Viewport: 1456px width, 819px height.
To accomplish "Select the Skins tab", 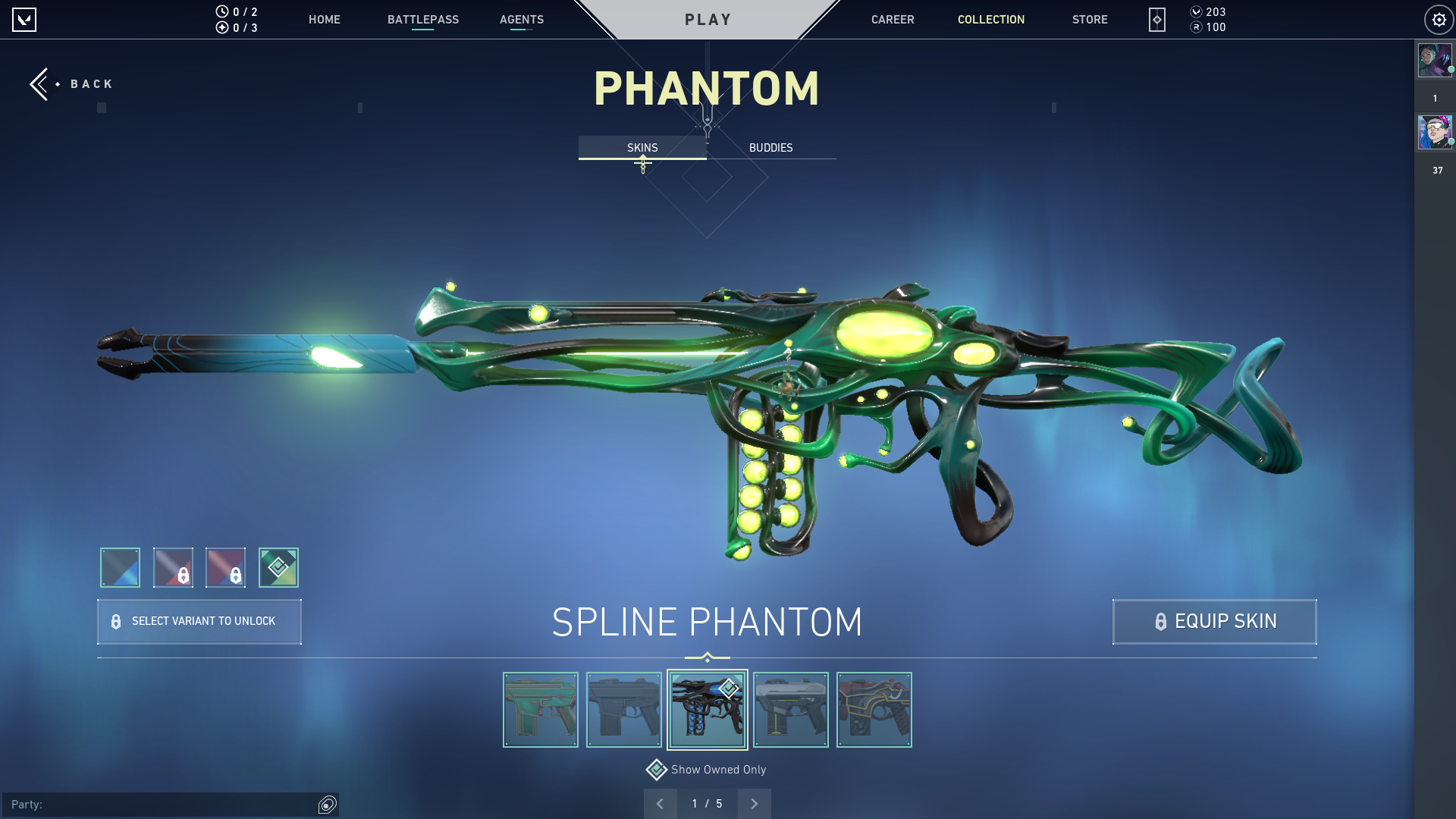I will pos(642,148).
